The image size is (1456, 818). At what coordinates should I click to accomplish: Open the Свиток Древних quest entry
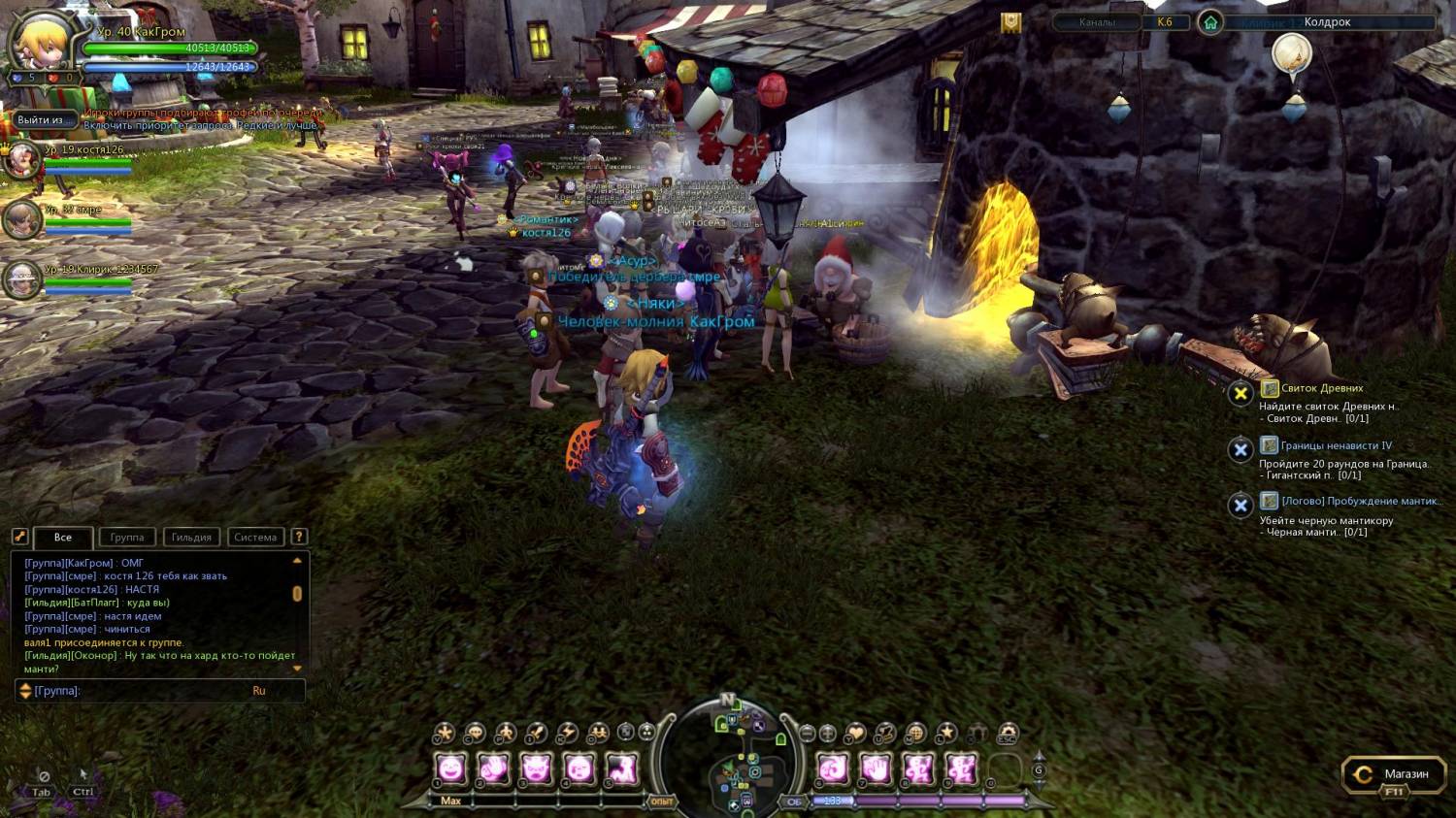1321,388
